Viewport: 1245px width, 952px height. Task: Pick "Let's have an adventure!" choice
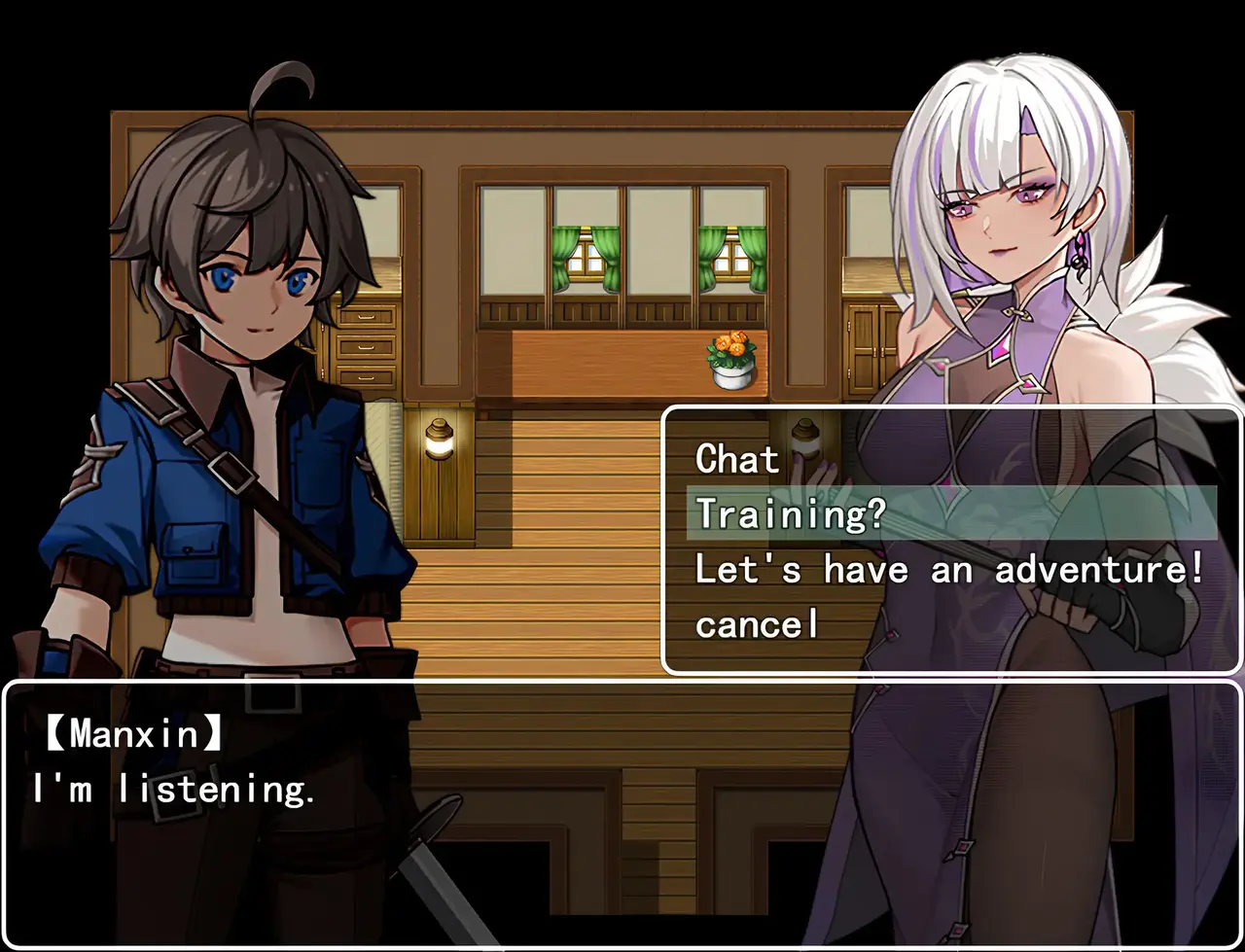pos(949,569)
